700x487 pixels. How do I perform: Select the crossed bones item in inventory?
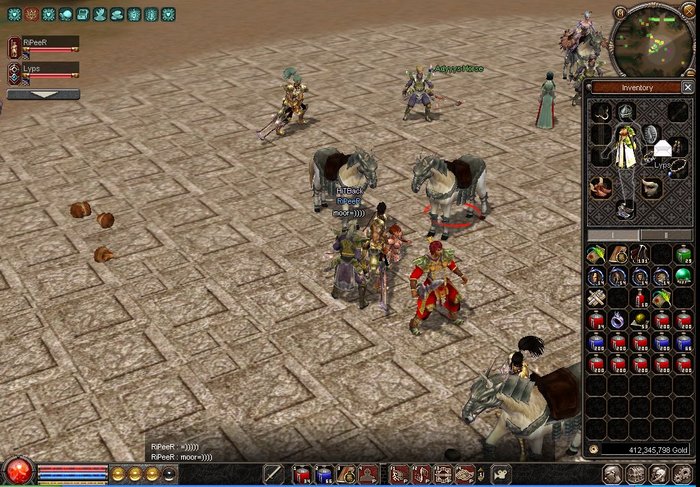click(x=596, y=297)
